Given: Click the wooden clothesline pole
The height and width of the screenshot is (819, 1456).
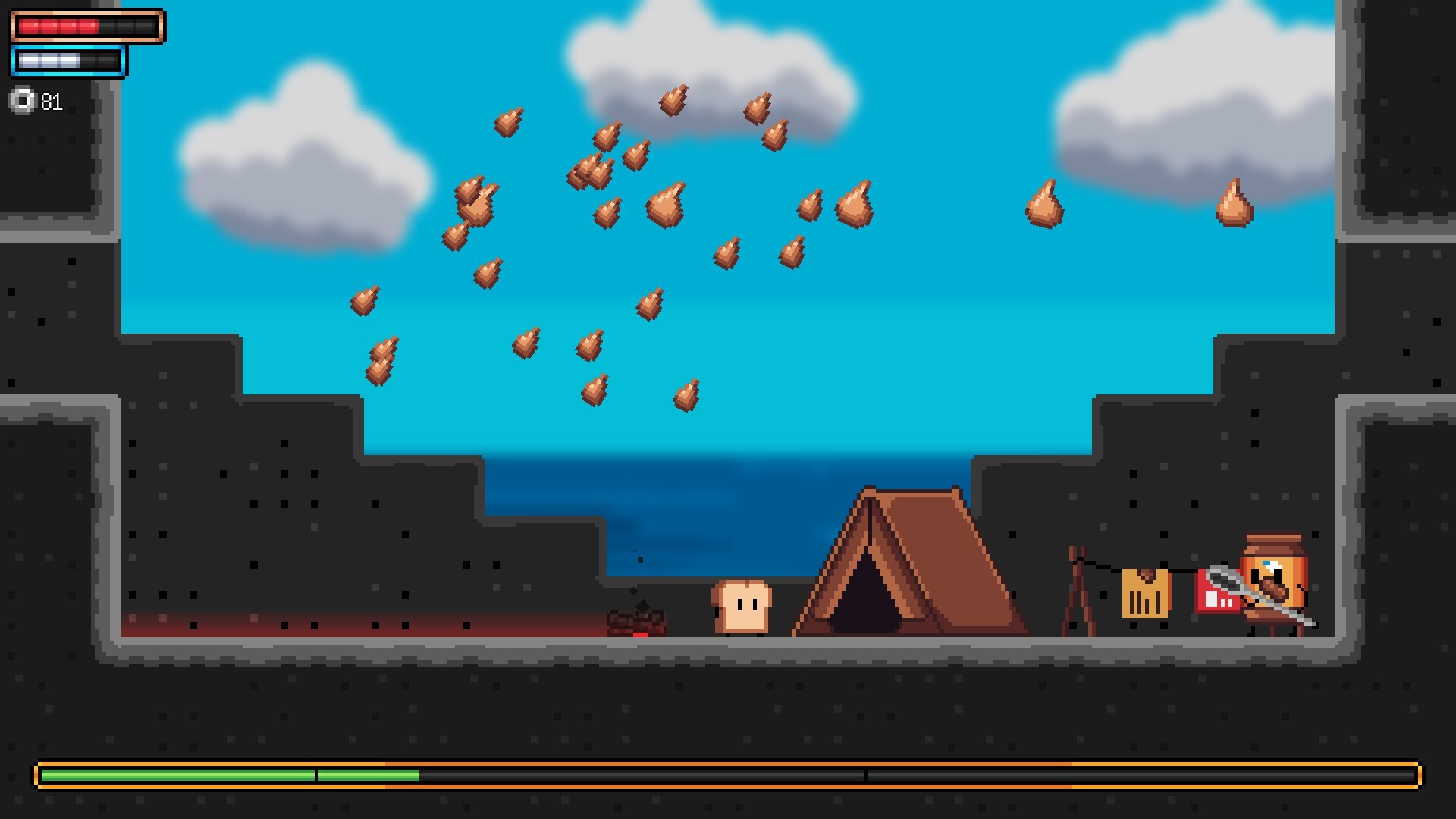Looking at the screenshot, I should [1077, 584].
